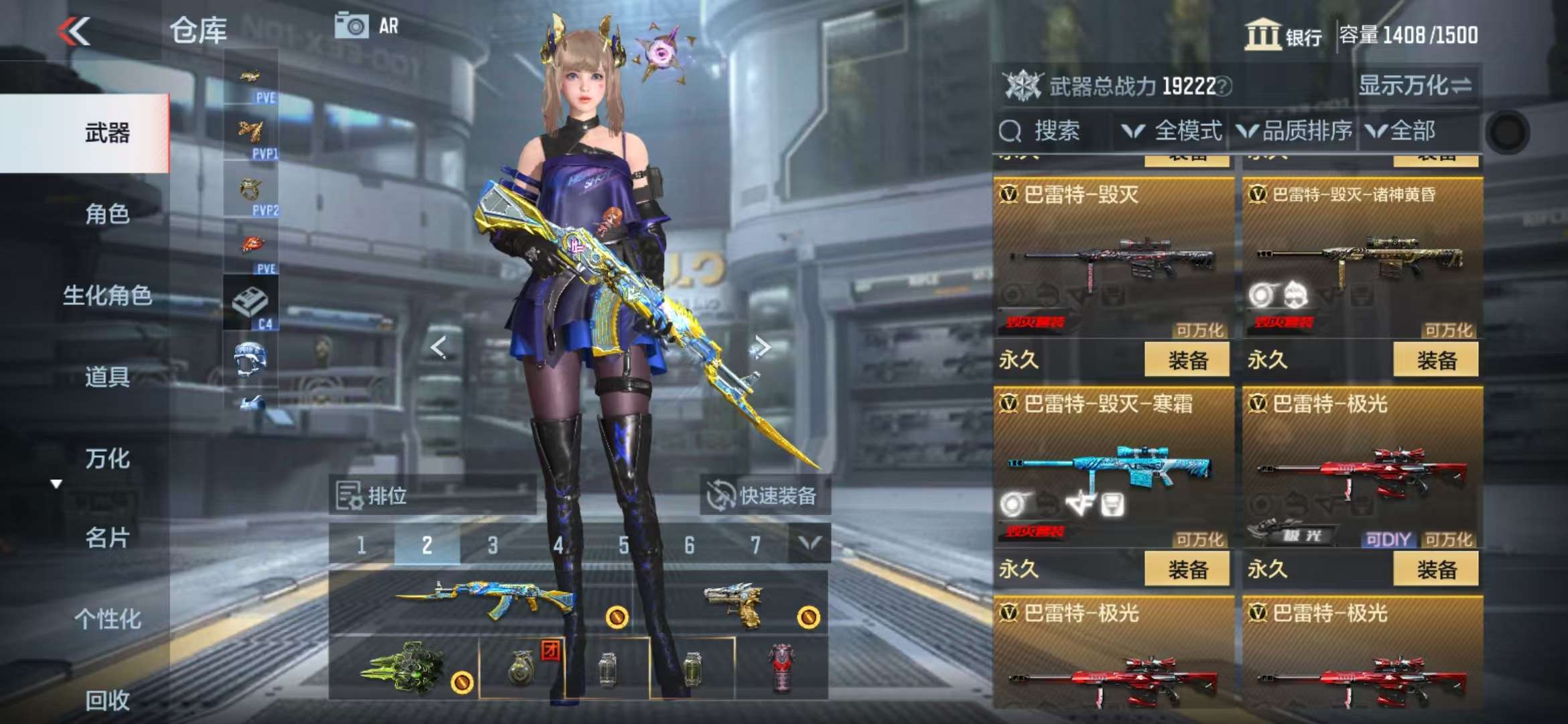The height and width of the screenshot is (724, 1568).
Task: Switch to the 名片 name card category
Action: pyautogui.click(x=107, y=538)
